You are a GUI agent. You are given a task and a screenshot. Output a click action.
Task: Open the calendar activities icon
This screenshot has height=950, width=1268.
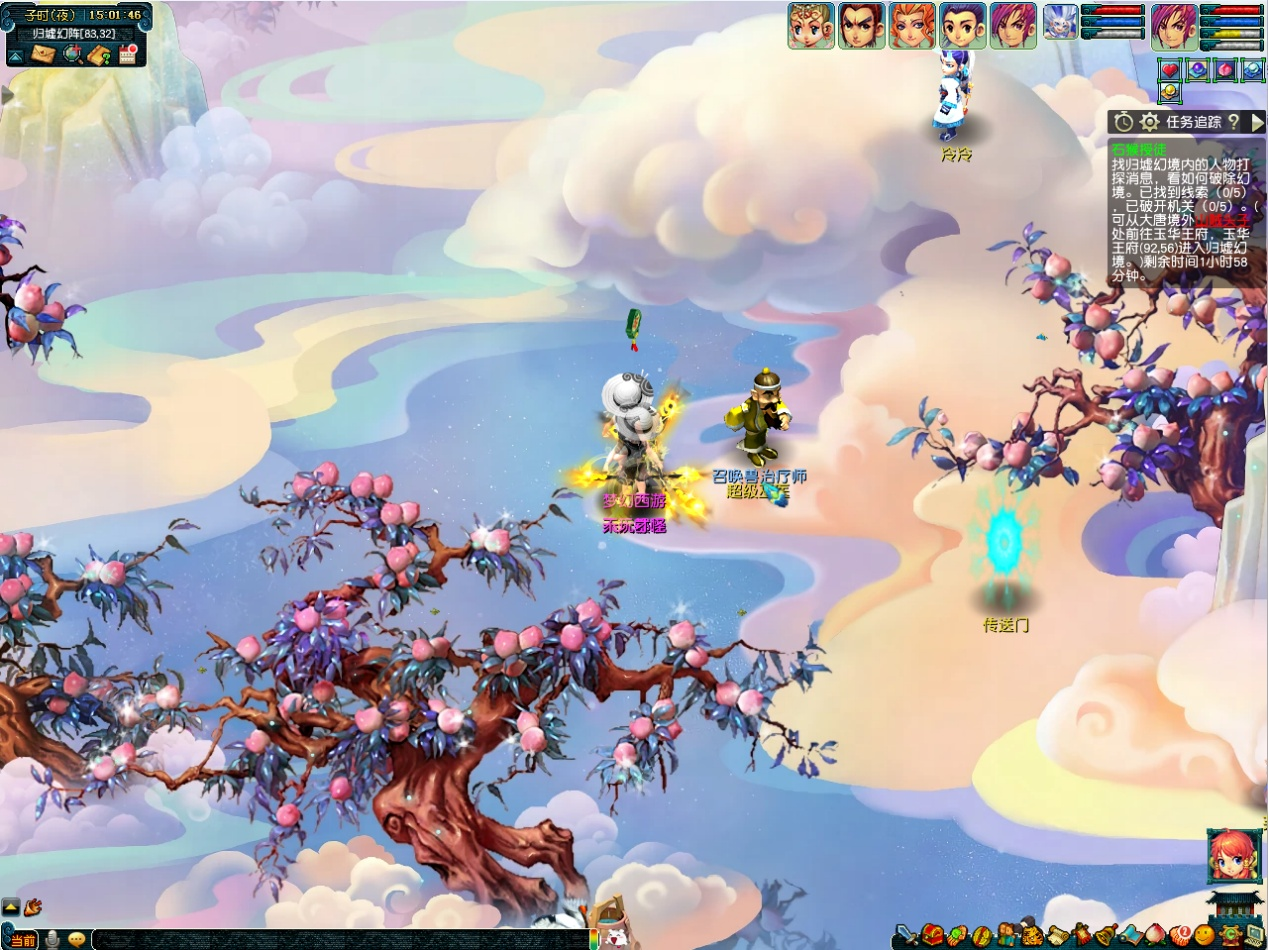point(127,54)
